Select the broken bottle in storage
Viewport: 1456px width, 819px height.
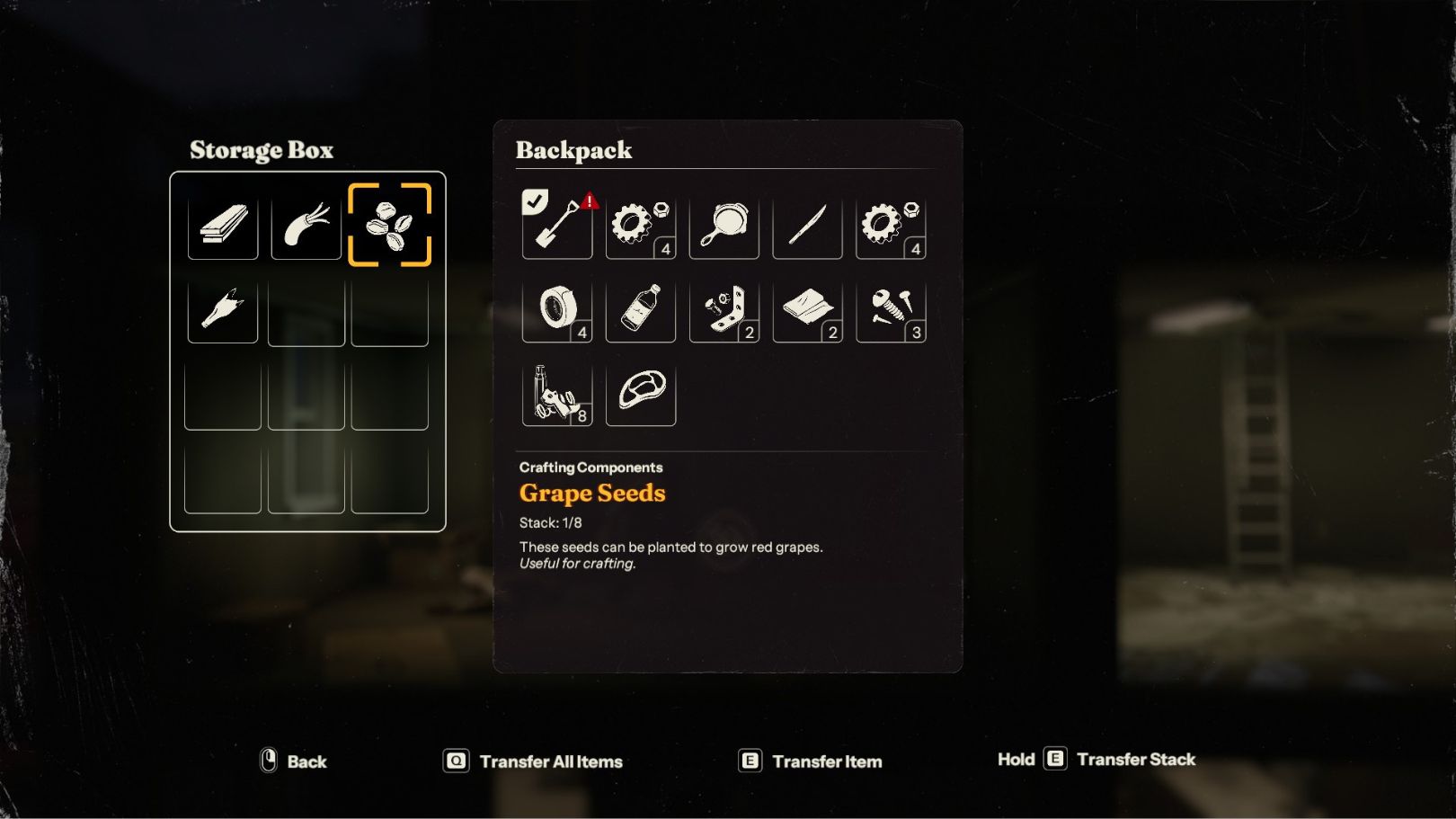tap(223, 308)
